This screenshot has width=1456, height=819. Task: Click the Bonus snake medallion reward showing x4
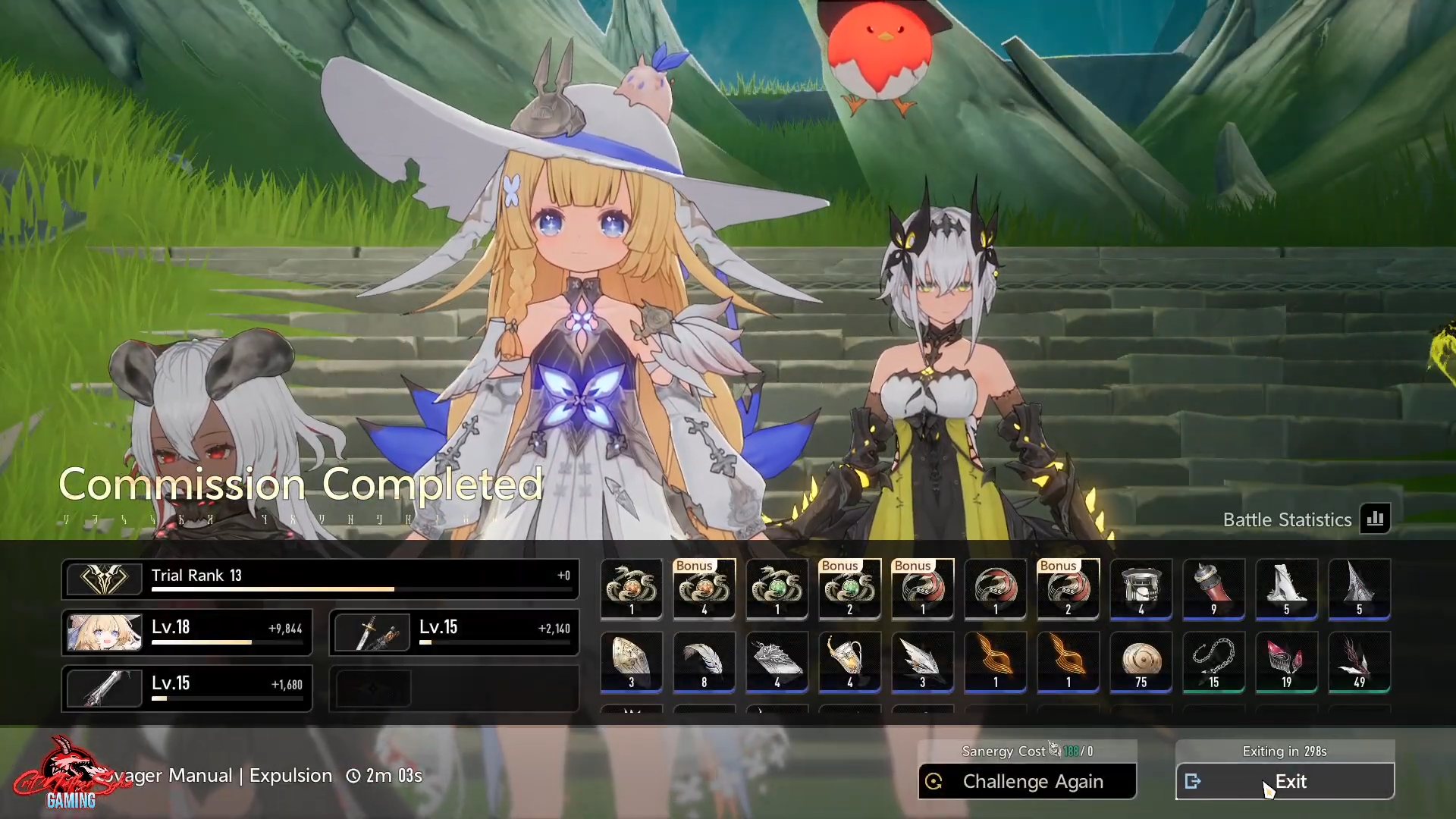tap(704, 591)
